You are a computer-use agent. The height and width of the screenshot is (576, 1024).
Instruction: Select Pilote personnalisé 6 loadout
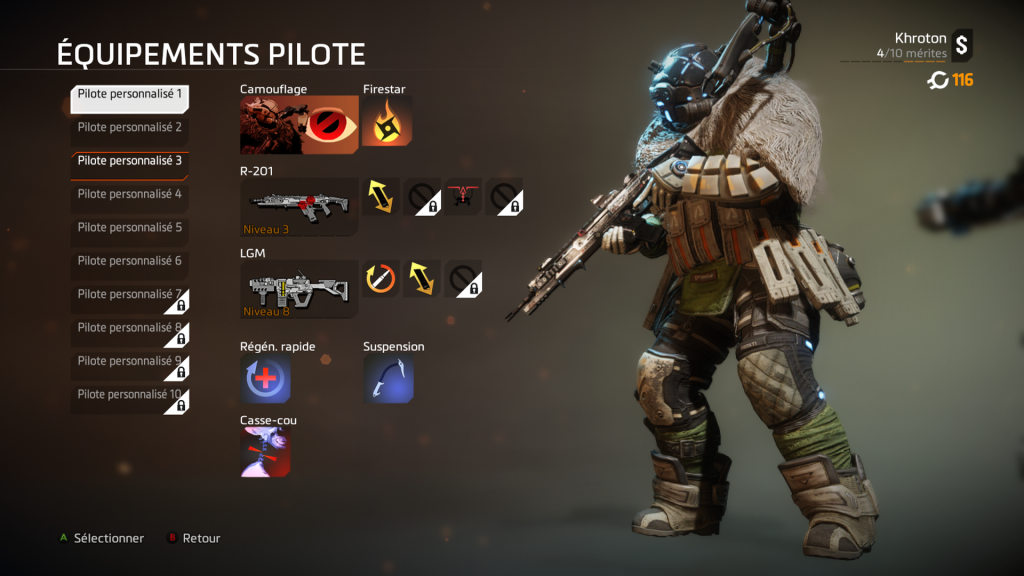pos(130,261)
